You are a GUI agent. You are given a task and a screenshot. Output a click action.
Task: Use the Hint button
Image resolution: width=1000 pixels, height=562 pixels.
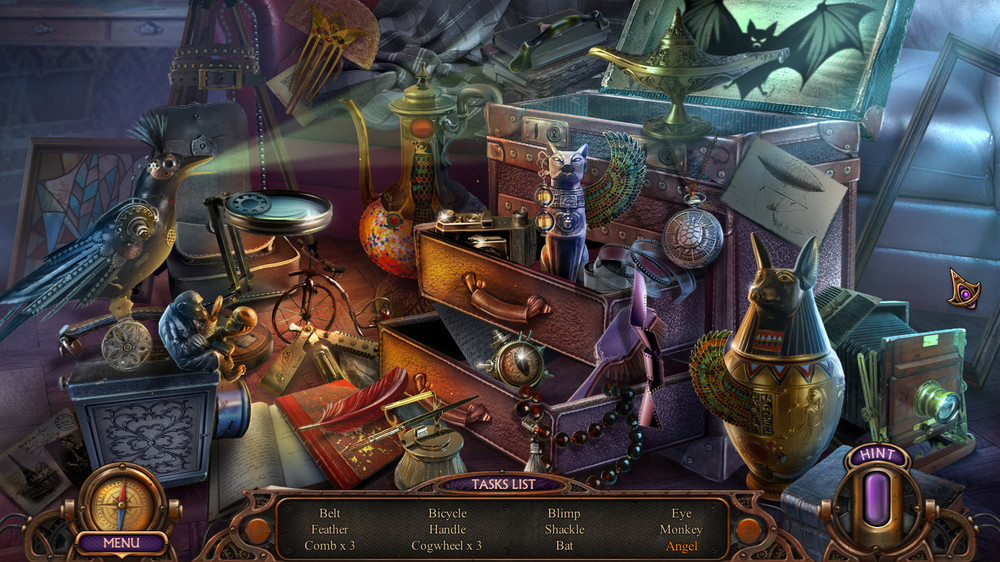876,455
